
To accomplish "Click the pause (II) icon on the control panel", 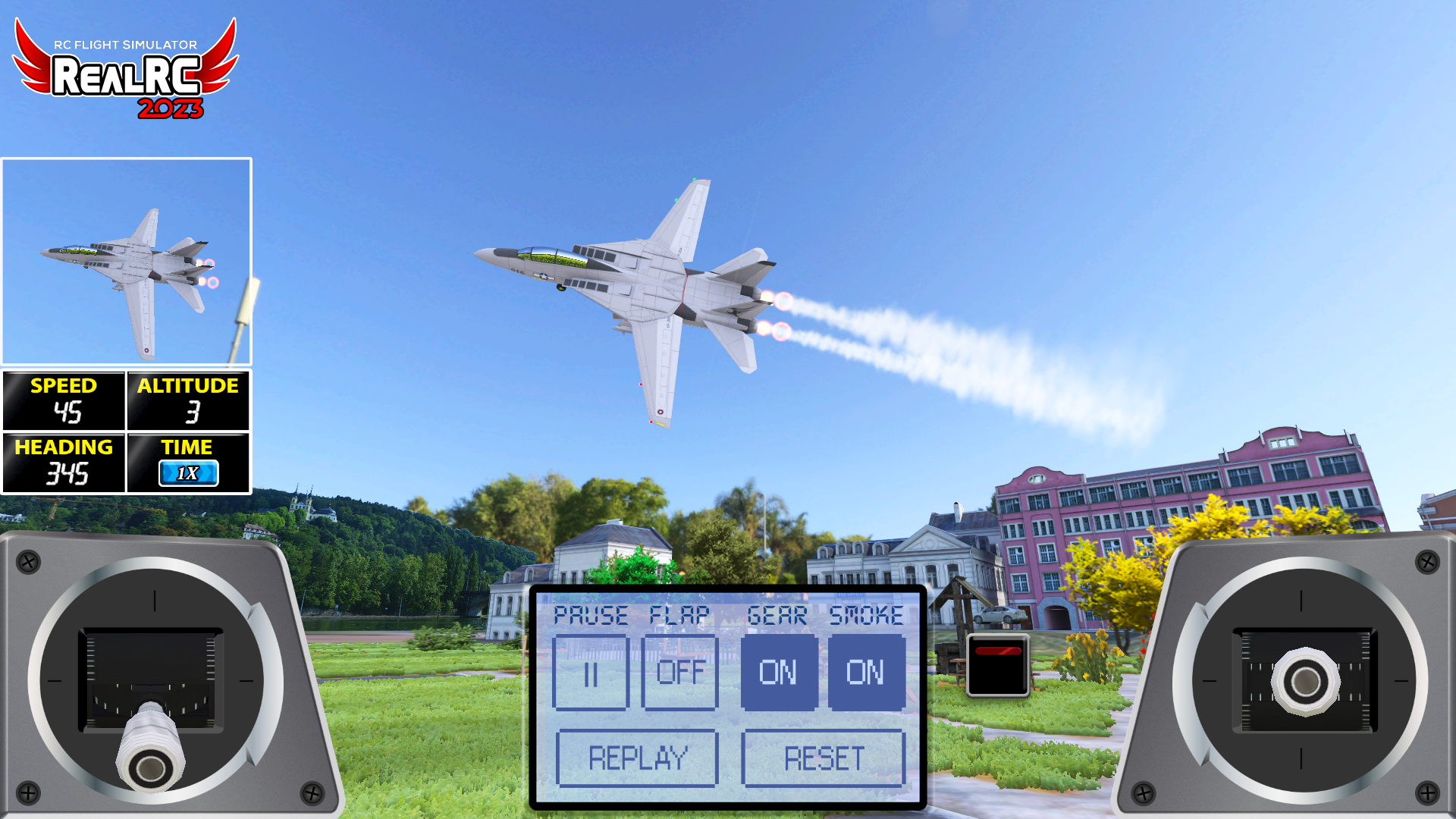I will pyautogui.click(x=591, y=673).
